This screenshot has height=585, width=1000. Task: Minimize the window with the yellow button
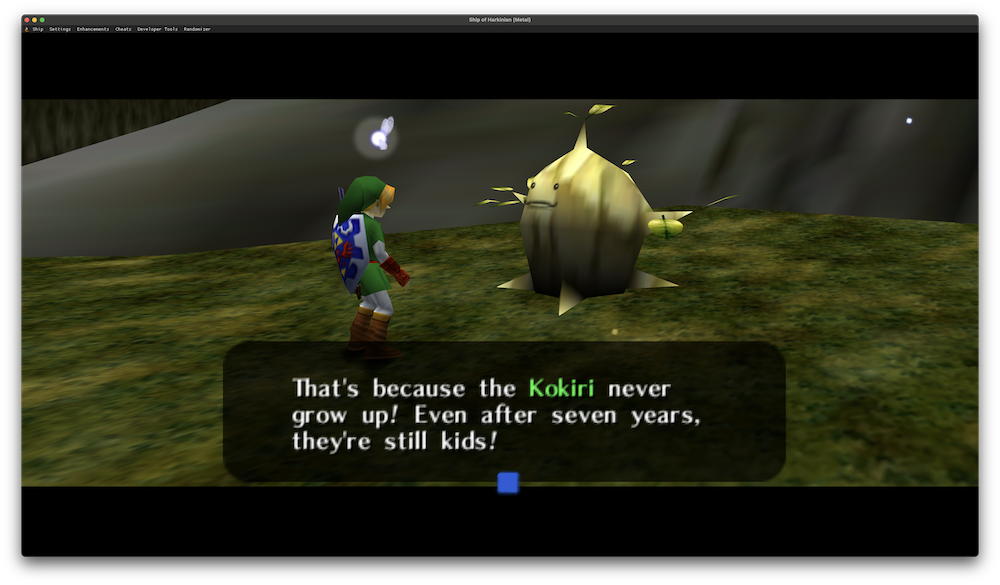point(35,20)
